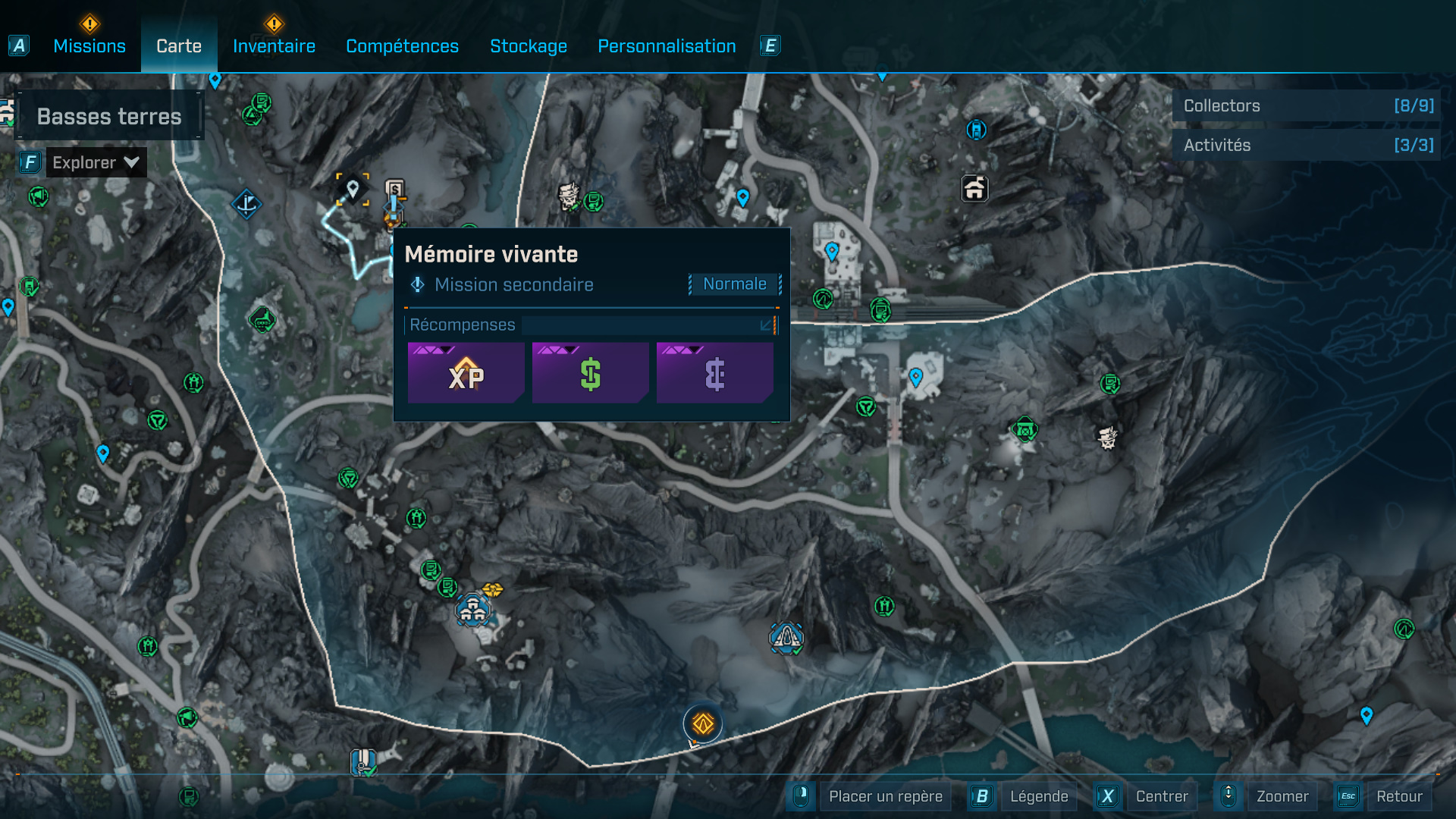This screenshot has width=1456, height=819.
Task: Select the green dollar reward tile
Action: pyautogui.click(x=590, y=373)
